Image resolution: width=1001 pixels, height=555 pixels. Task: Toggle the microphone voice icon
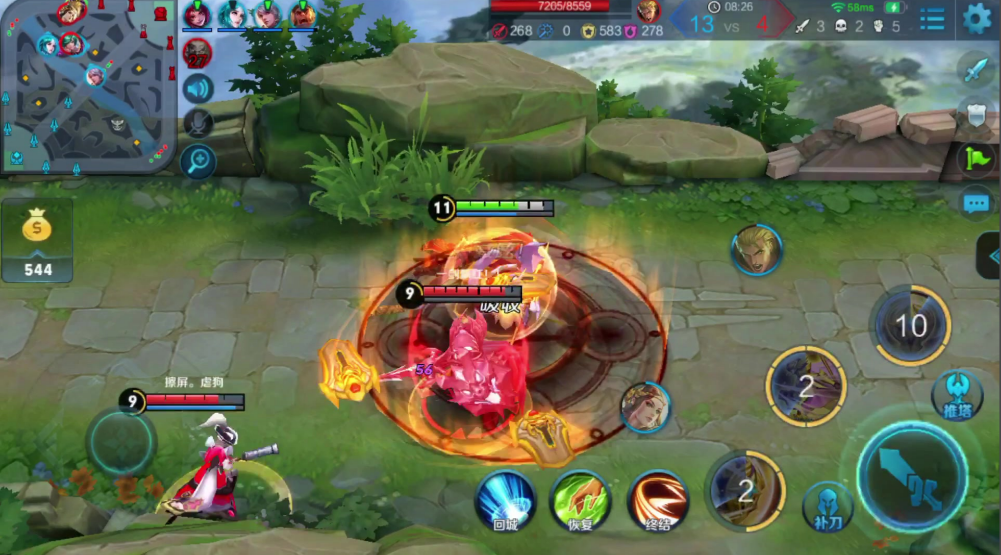(198, 124)
